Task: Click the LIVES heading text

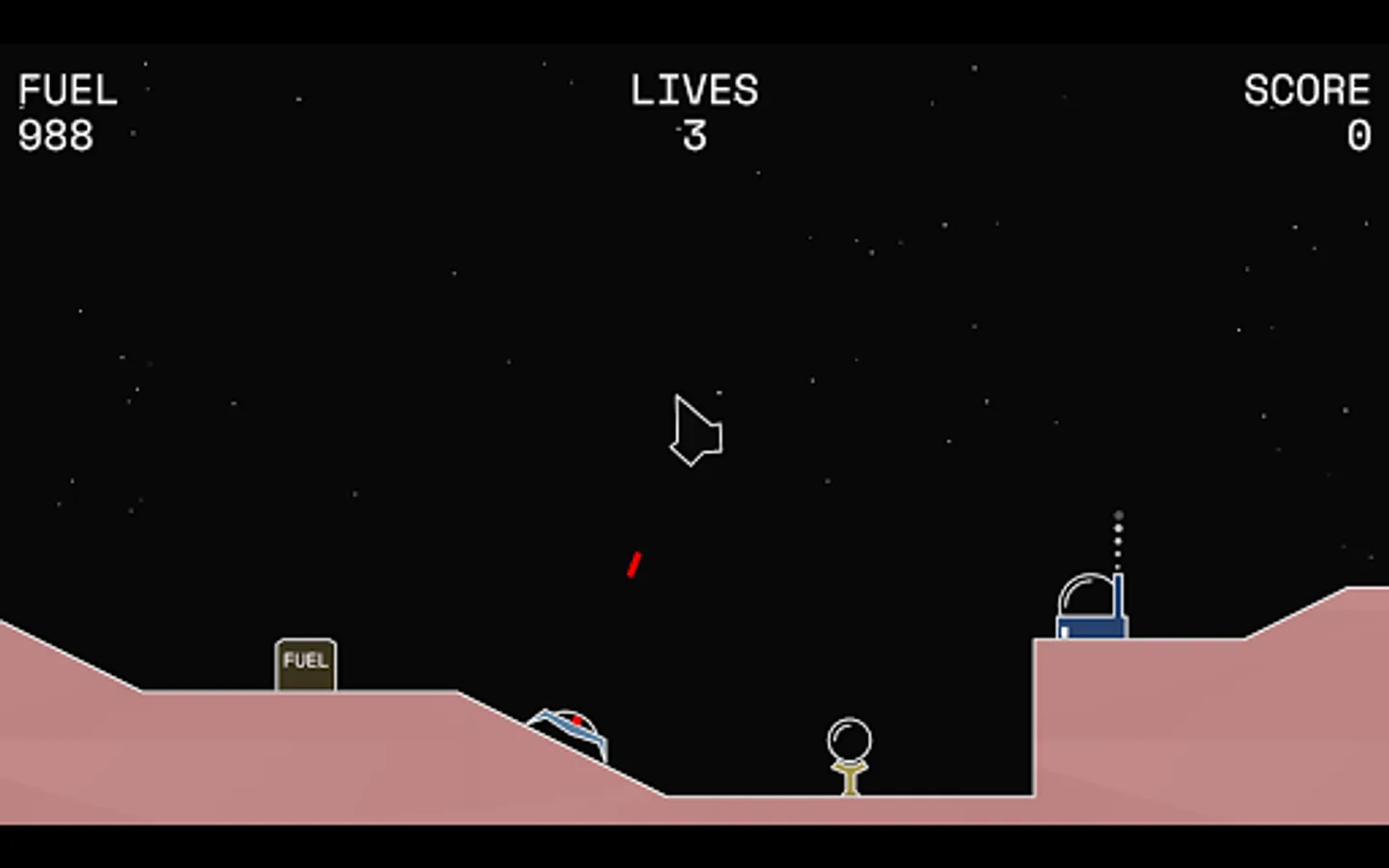Action: 694,90
